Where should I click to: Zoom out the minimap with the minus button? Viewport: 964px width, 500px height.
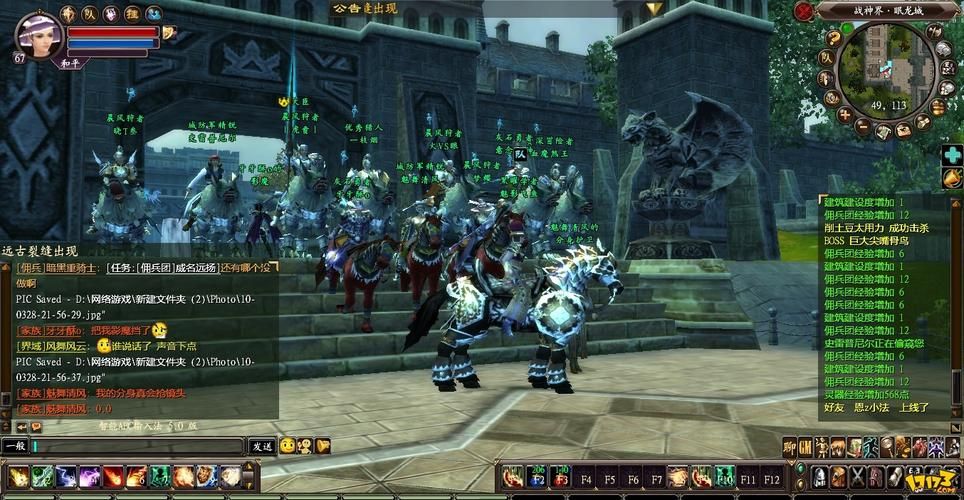point(864,128)
